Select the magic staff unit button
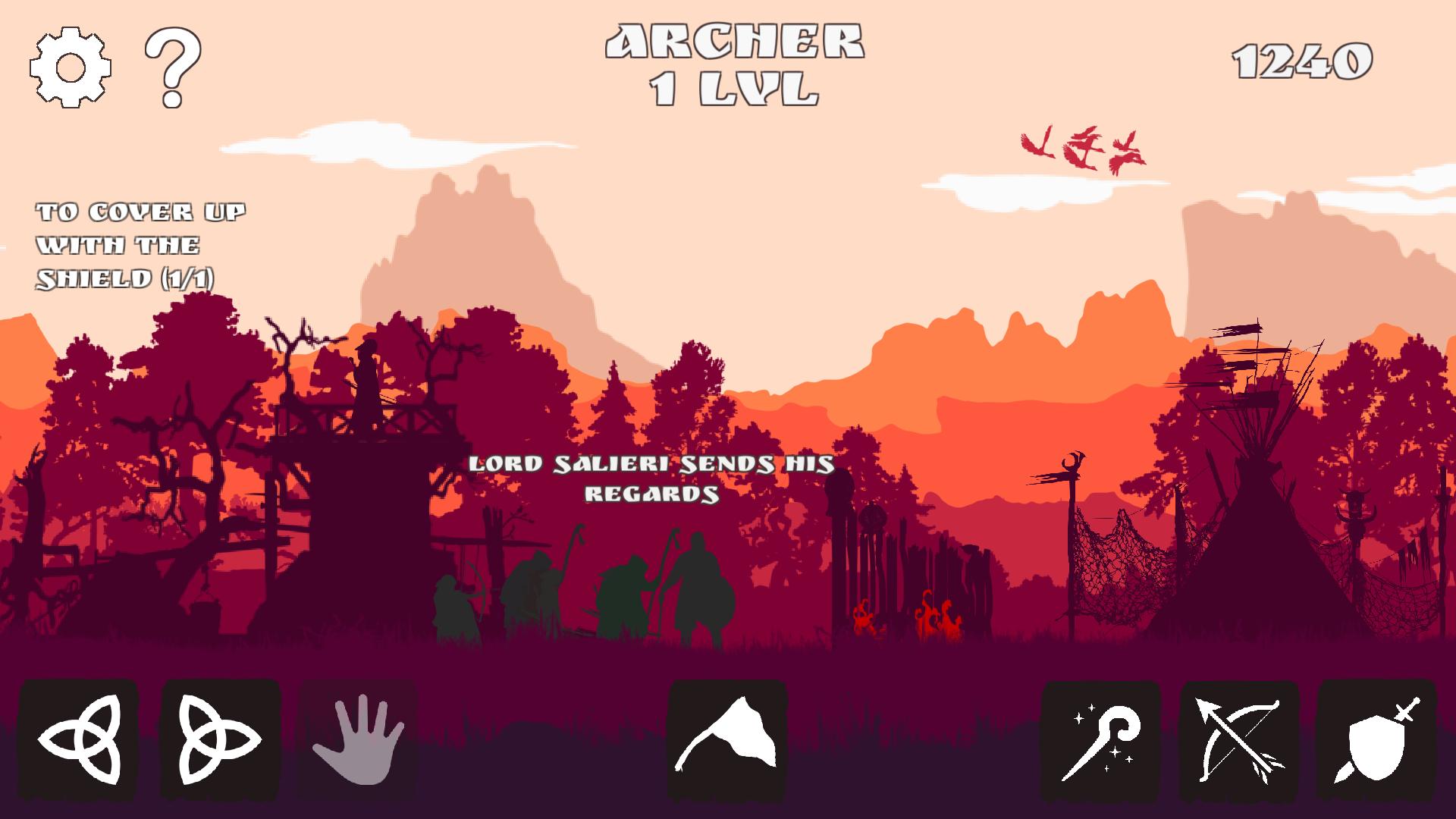 (x=1100, y=741)
